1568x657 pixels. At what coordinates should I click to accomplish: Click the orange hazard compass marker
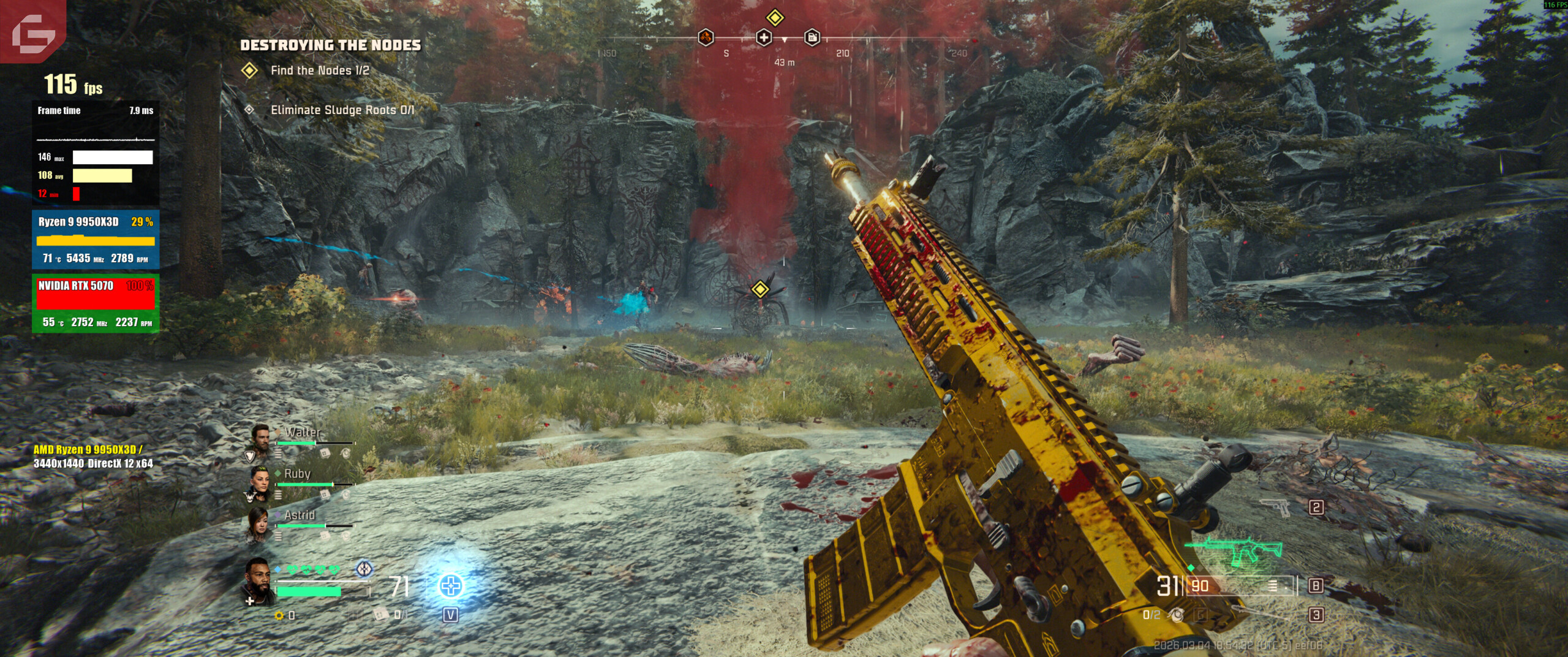coord(706,38)
